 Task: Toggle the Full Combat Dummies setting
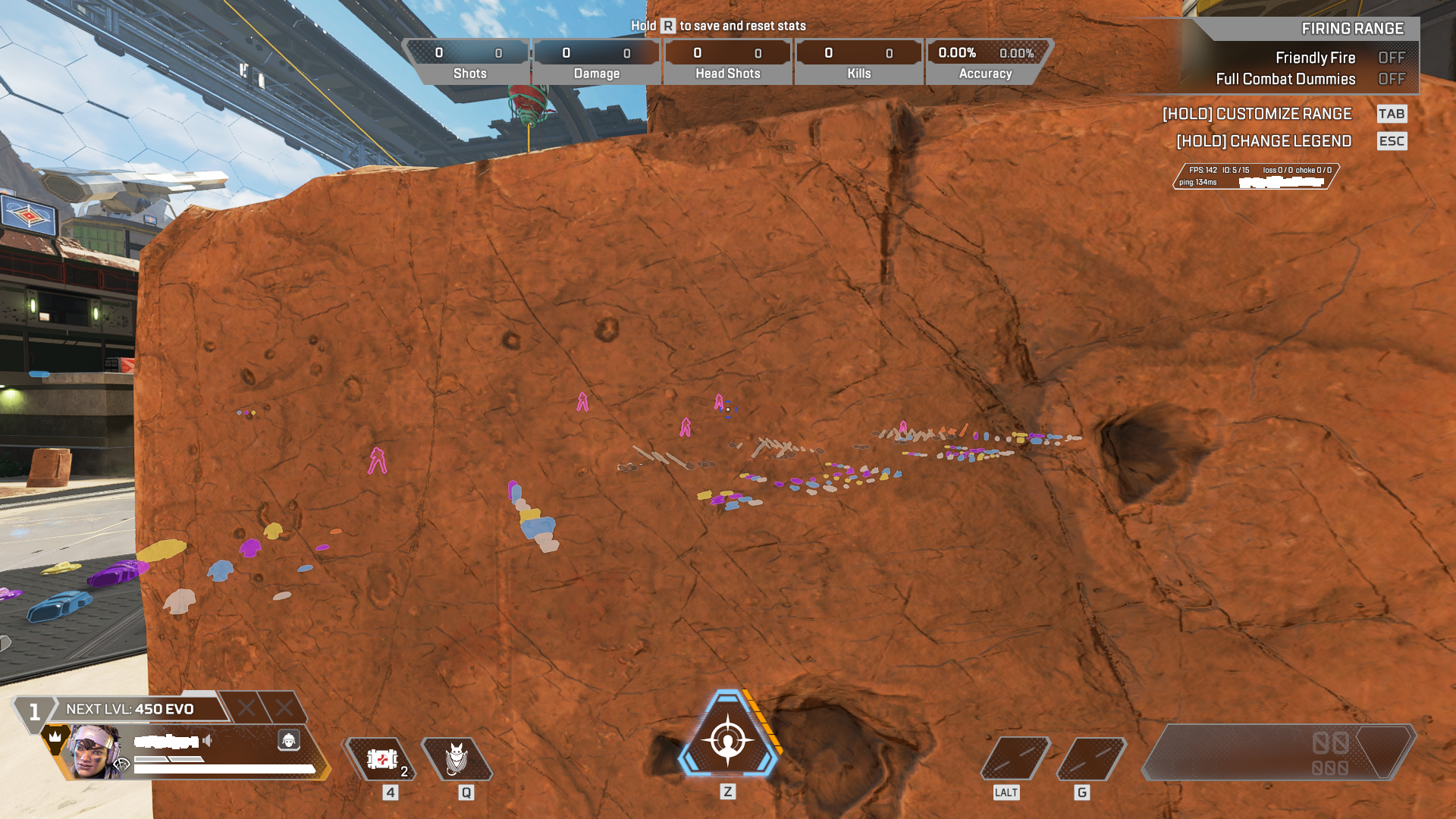point(1391,79)
